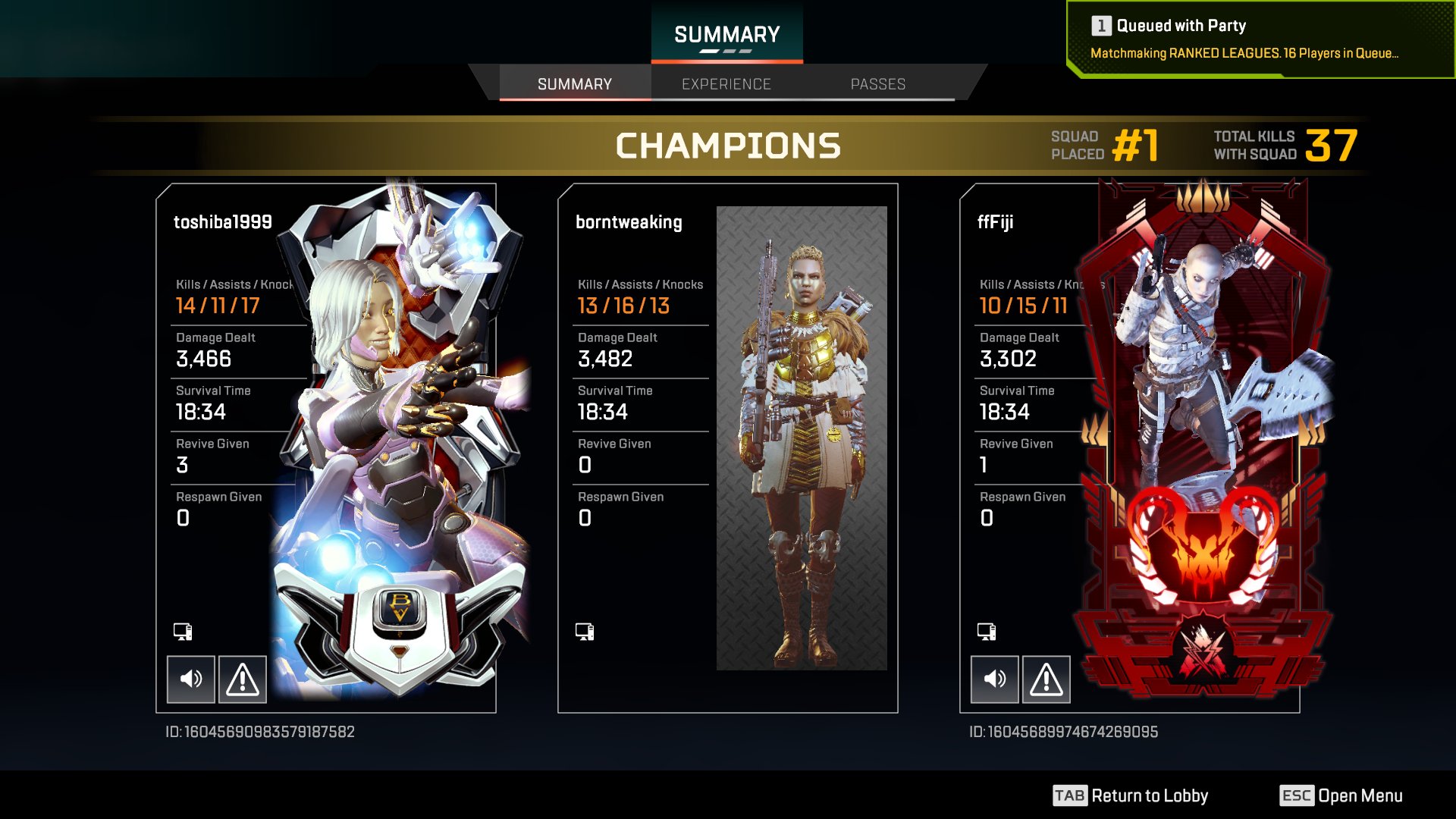The image size is (1456, 819).
Task: Open the Queued with Party notification
Action: click(x=1259, y=39)
